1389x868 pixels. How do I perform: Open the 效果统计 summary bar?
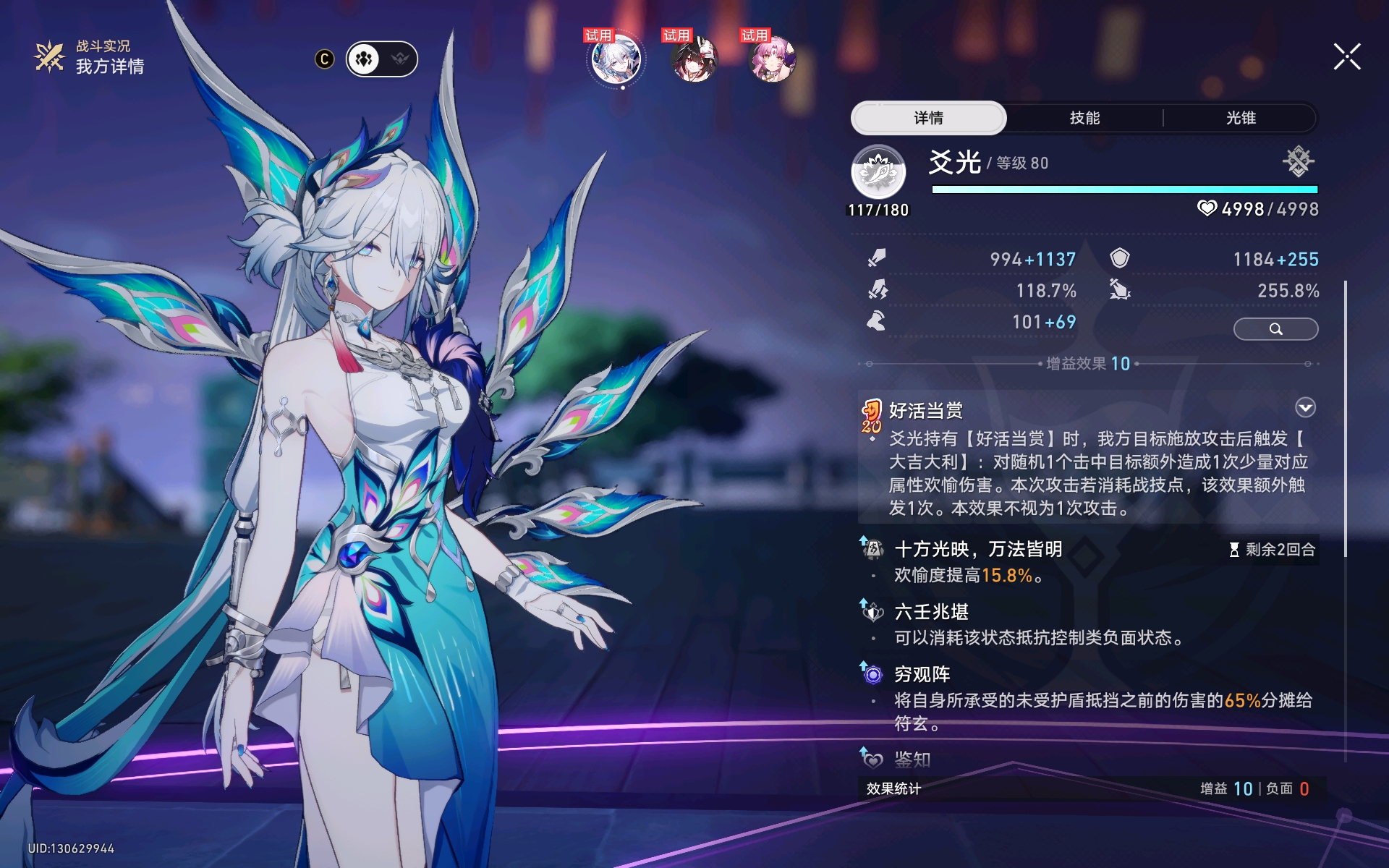(1089, 788)
